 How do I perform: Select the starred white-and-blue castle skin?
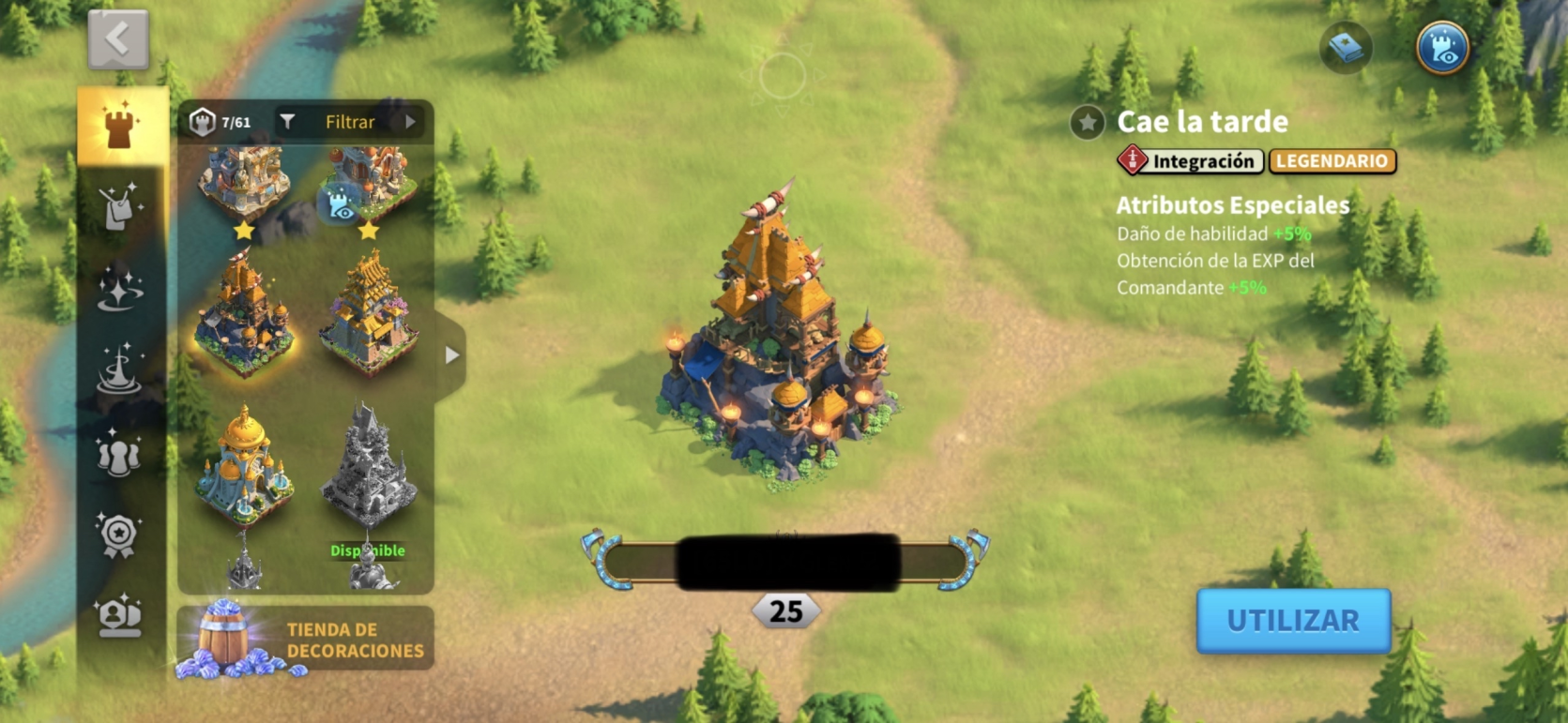pyautogui.click(x=244, y=183)
